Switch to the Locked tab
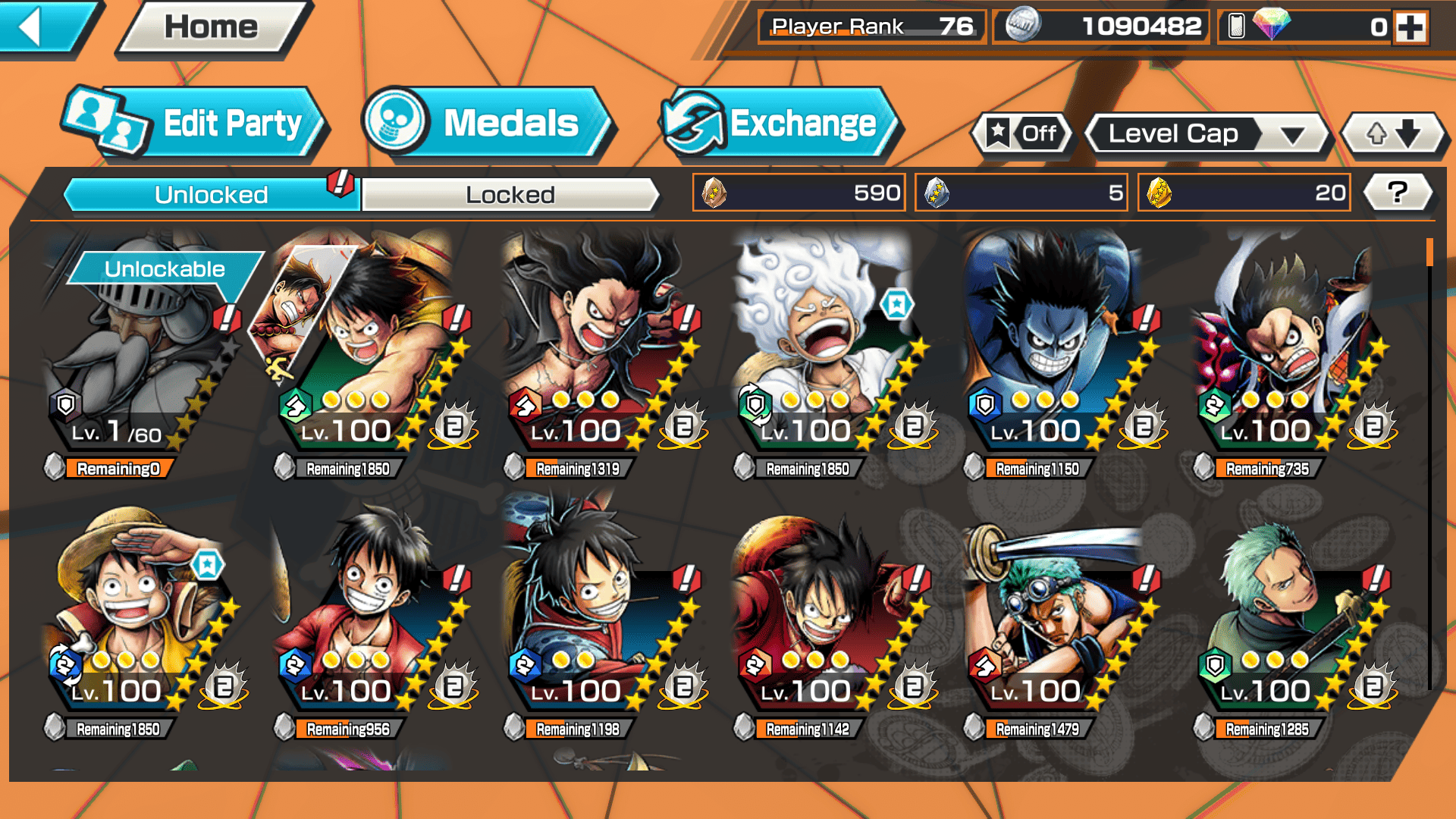 click(510, 195)
